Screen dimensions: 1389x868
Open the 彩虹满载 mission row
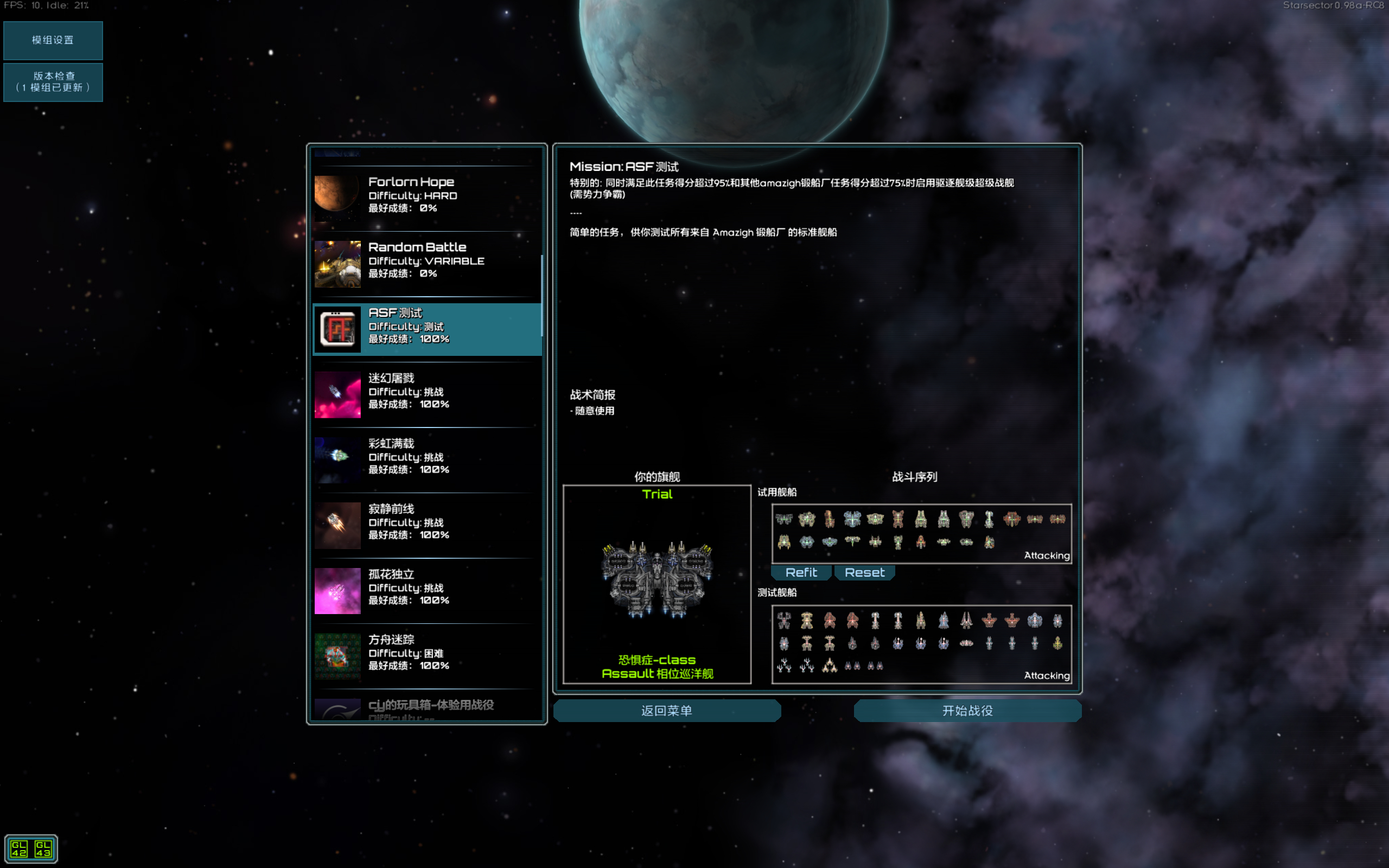tap(426, 457)
